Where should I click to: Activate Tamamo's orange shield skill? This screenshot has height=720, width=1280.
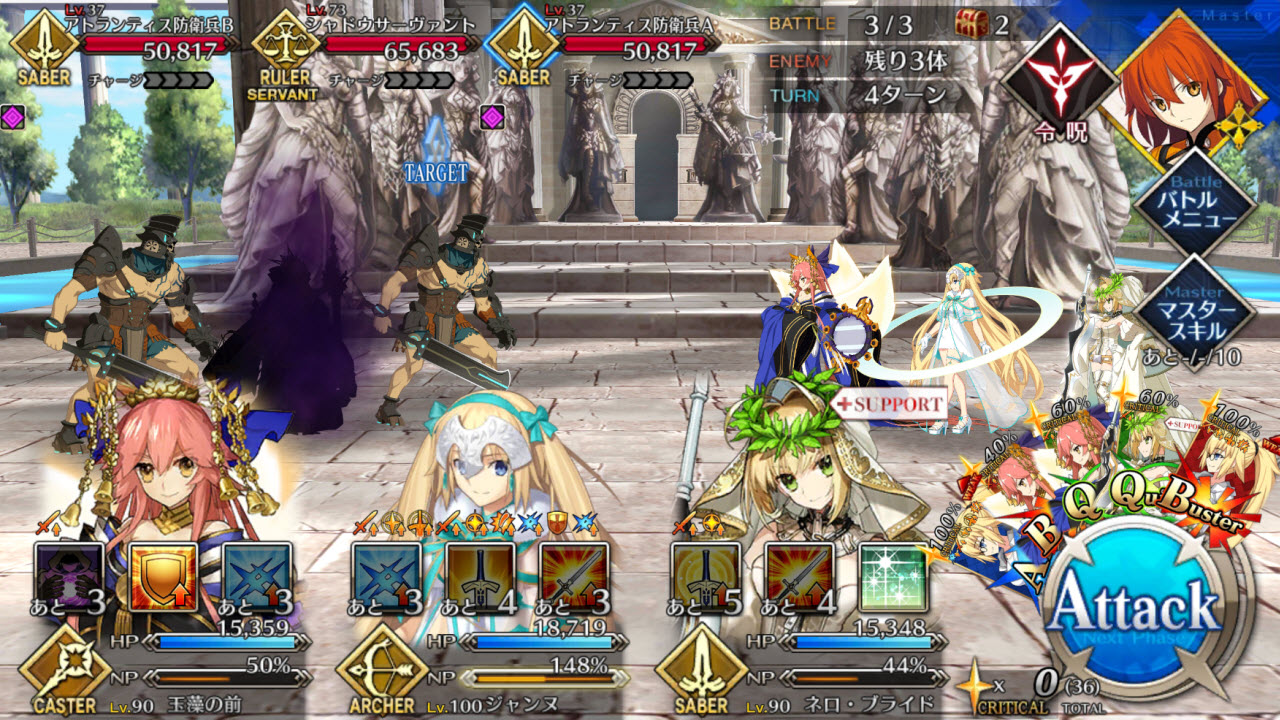point(163,577)
